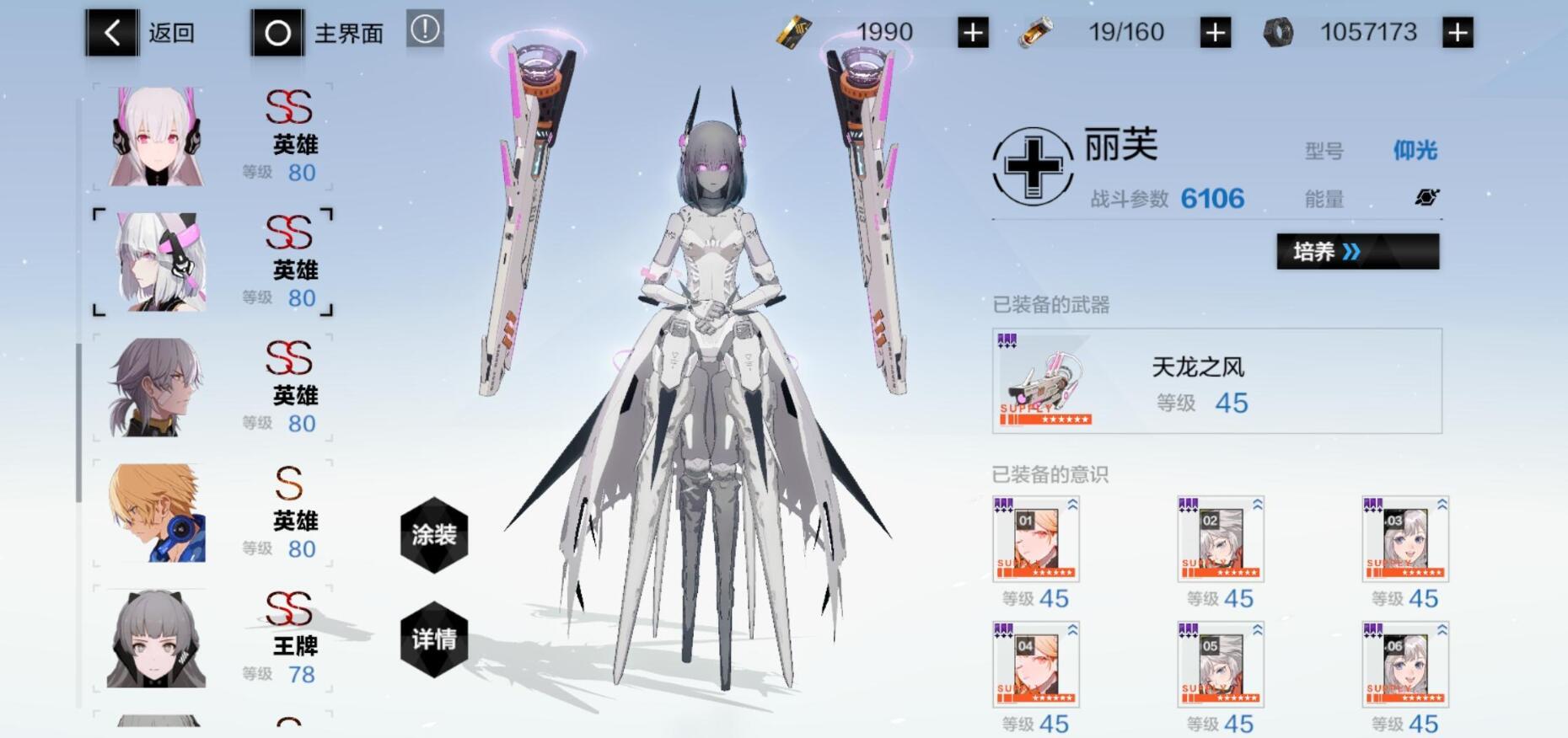
Task: Click the plus next to 1990 currency
Action: 972,32
